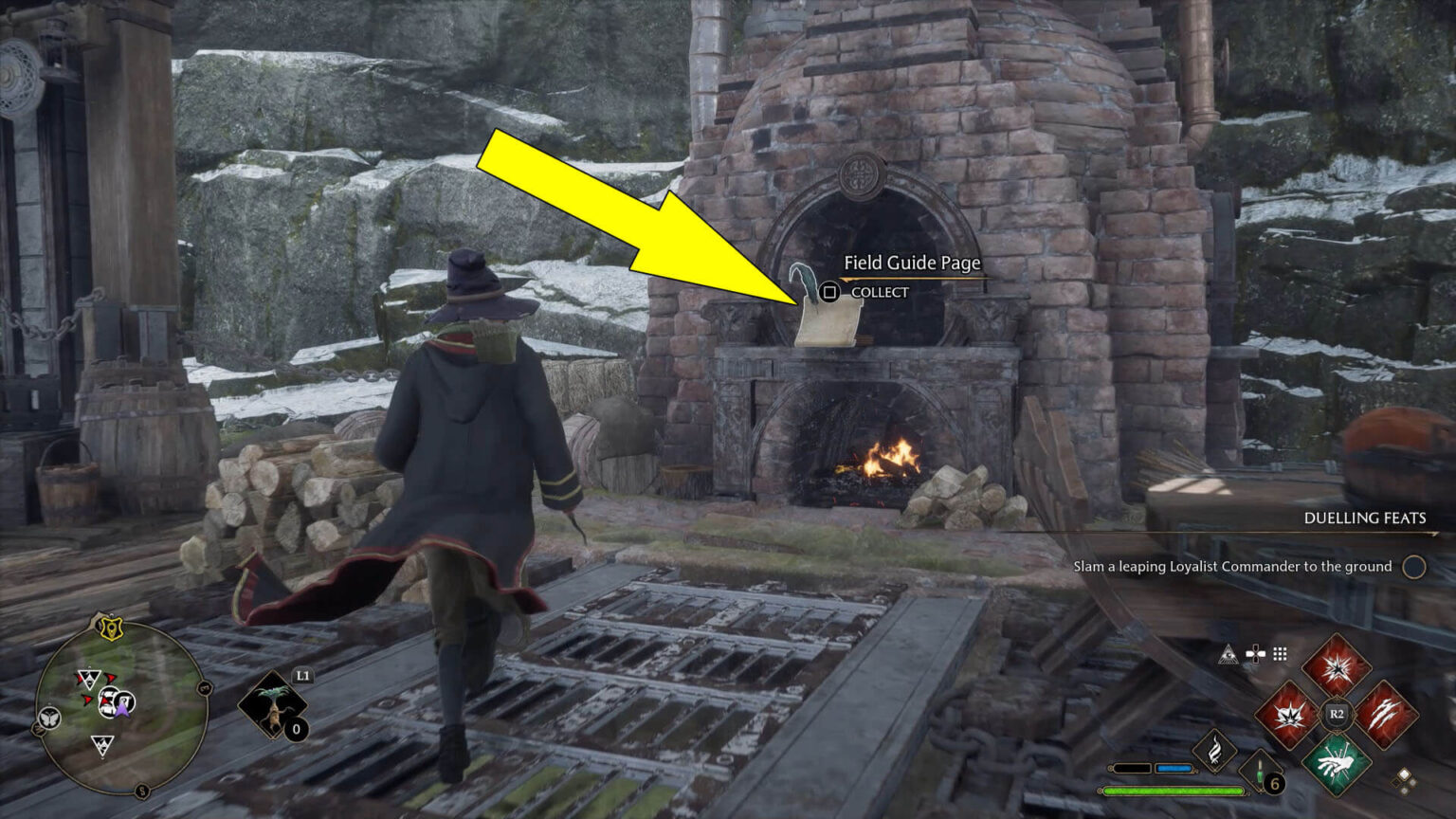This screenshot has height=819, width=1456.
Task: Click the green health bar
Action: click(x=1174, y=790)
